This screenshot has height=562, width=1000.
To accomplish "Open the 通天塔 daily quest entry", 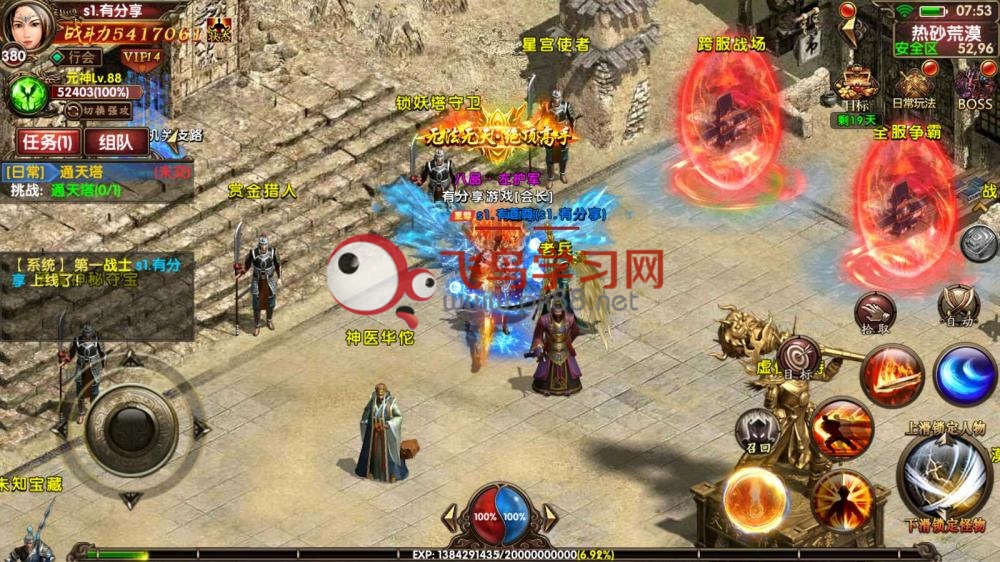I will point(72,172).
